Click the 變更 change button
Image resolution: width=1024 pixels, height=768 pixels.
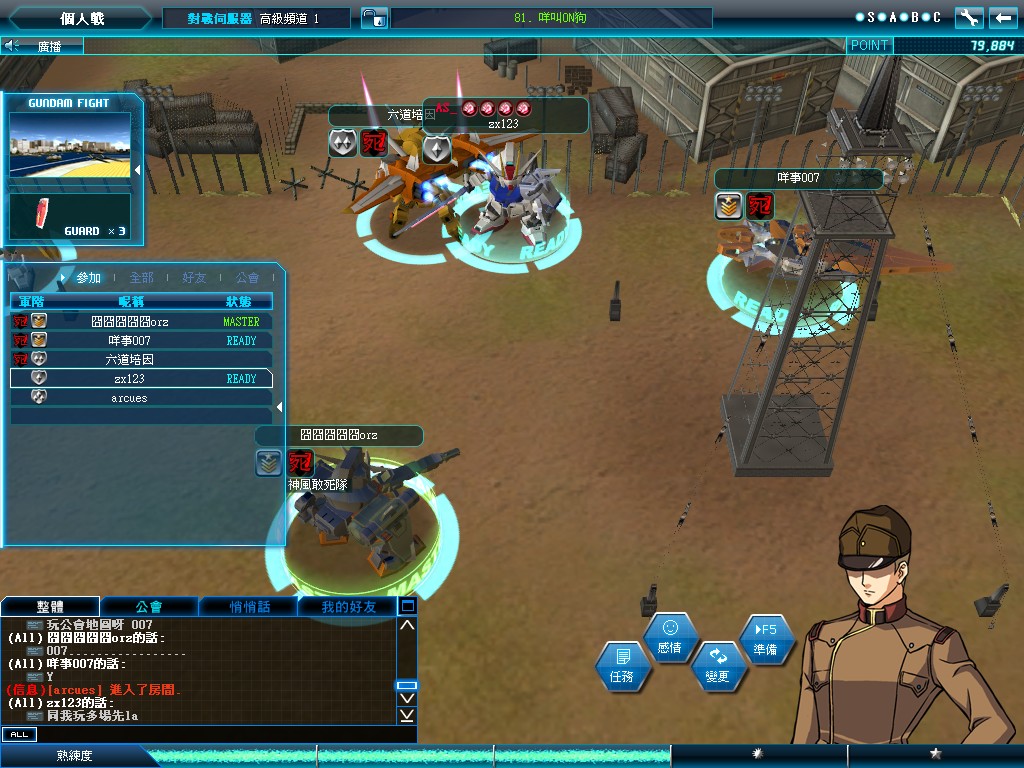(x=717, y=666)
